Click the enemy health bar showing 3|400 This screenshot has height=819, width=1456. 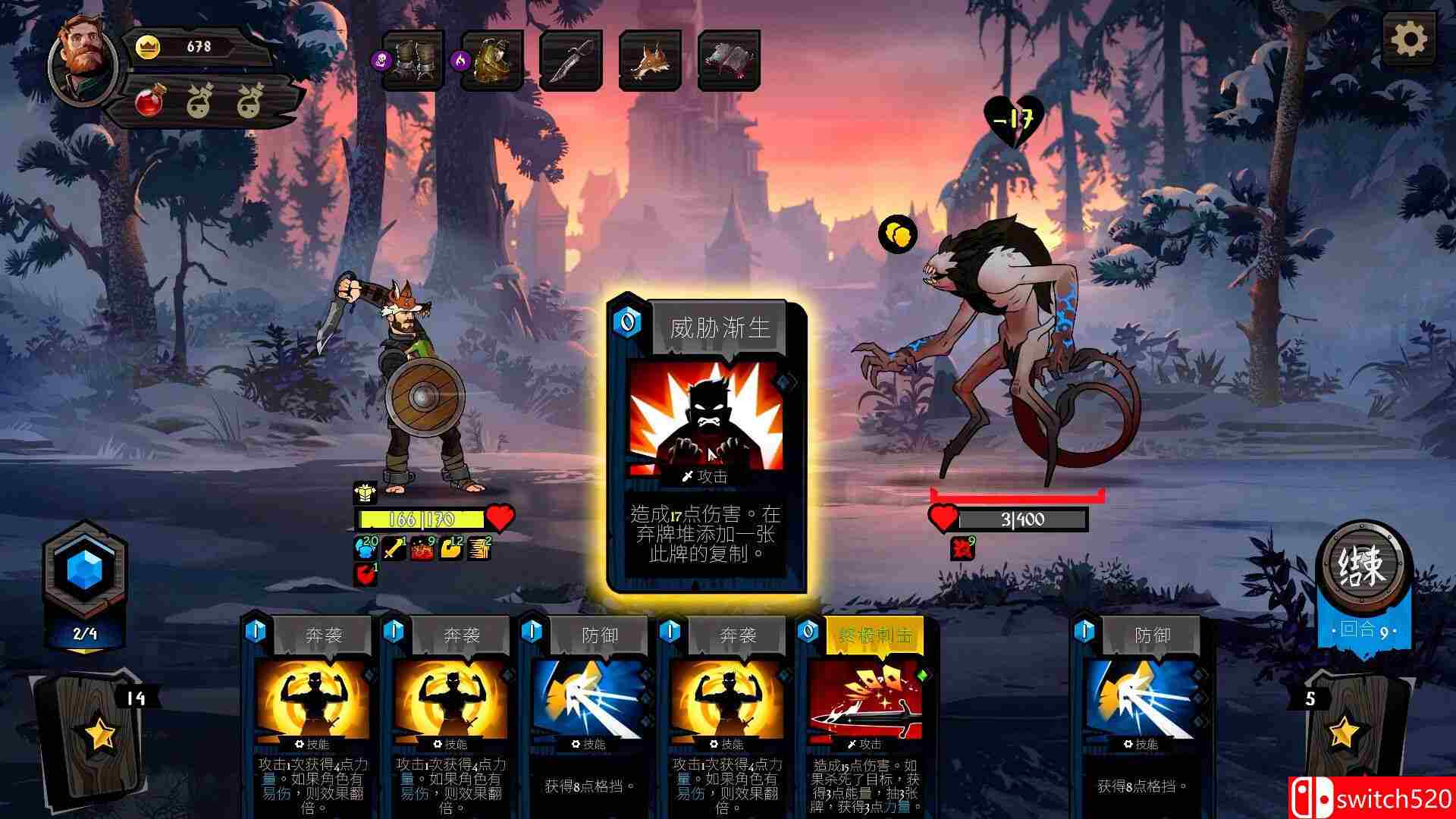[1024, 520]
